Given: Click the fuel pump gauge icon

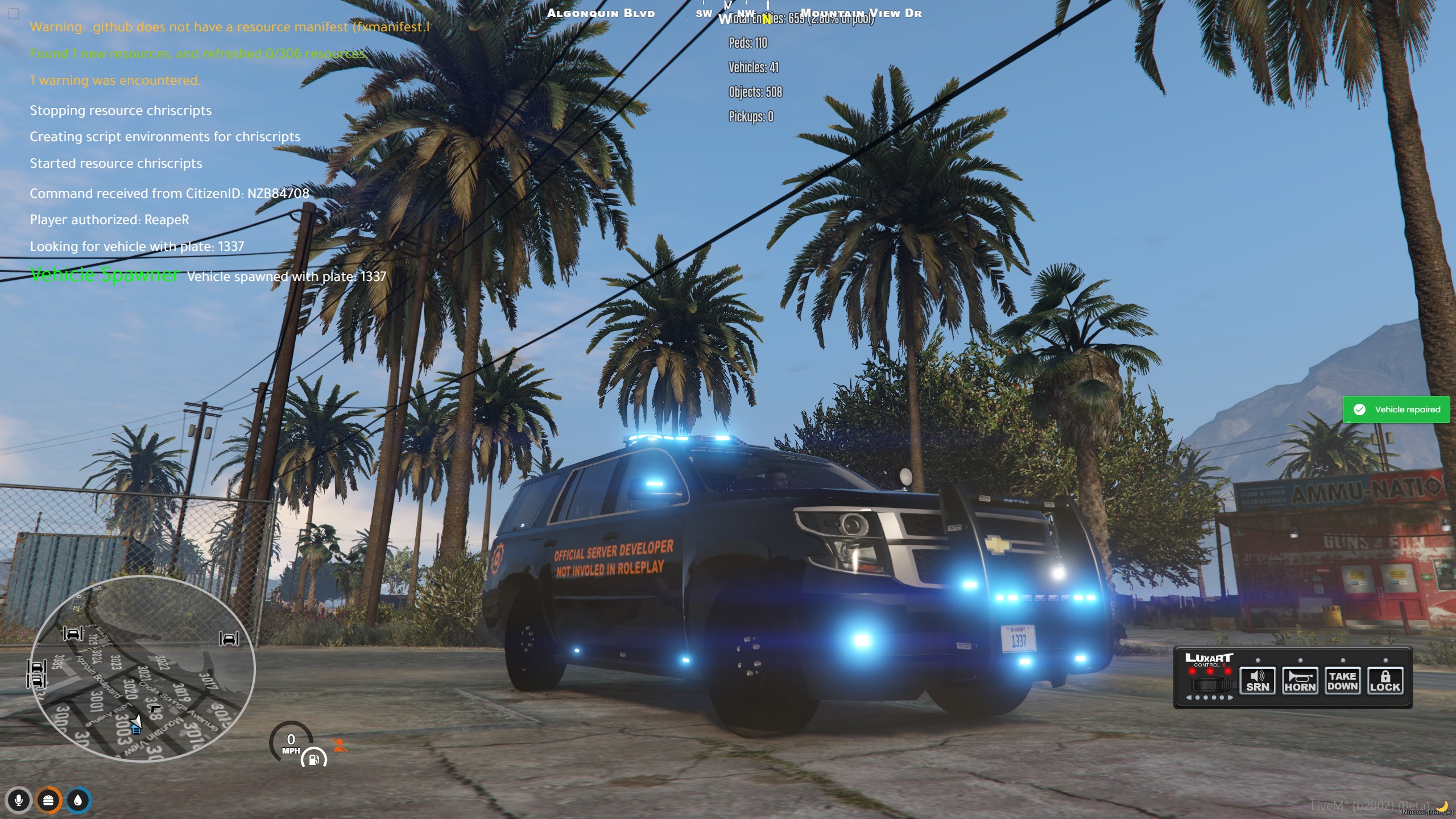Looking at the screenshot, I should (313, 759).
